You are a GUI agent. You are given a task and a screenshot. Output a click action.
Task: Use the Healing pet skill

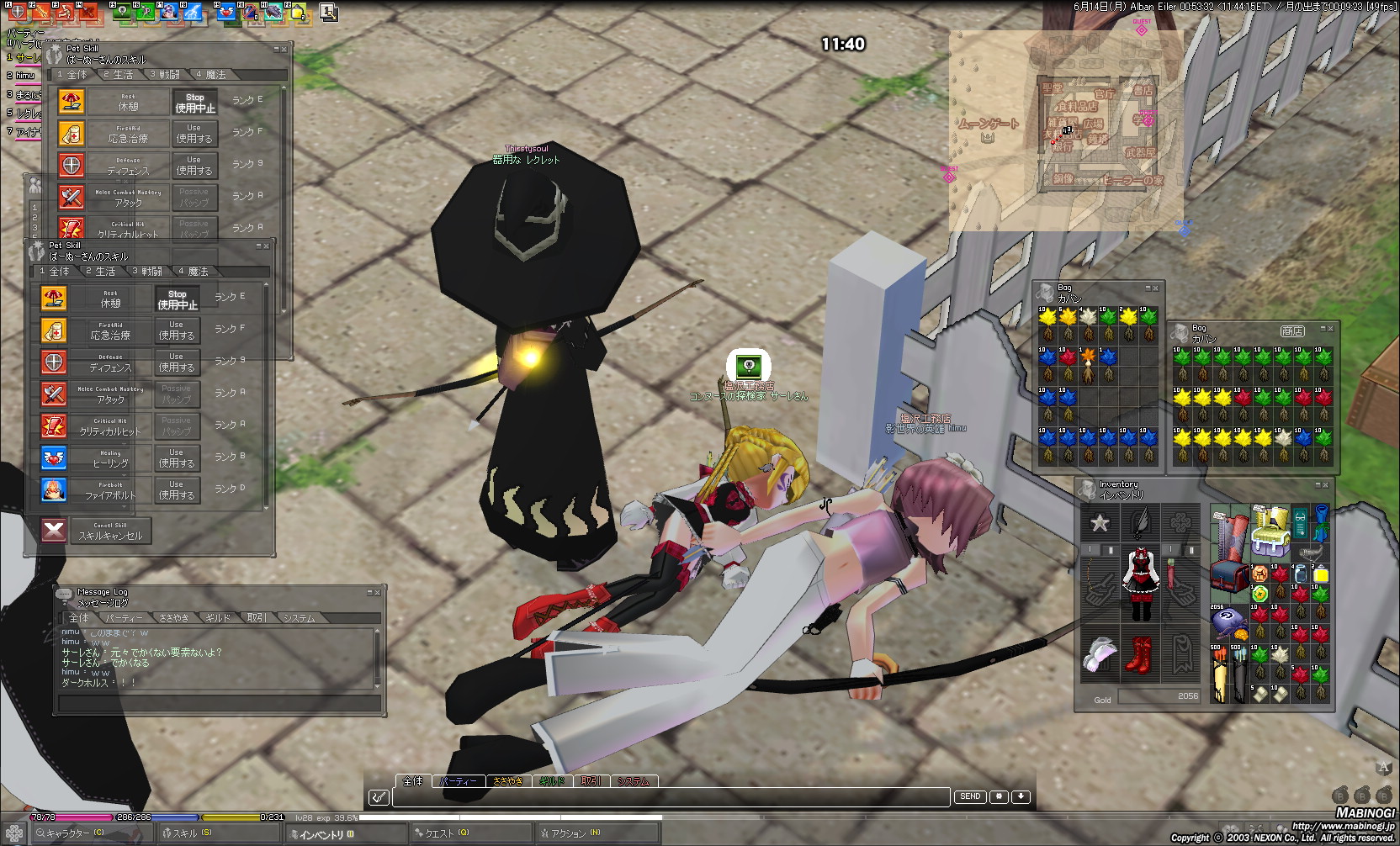click(176, 458)
